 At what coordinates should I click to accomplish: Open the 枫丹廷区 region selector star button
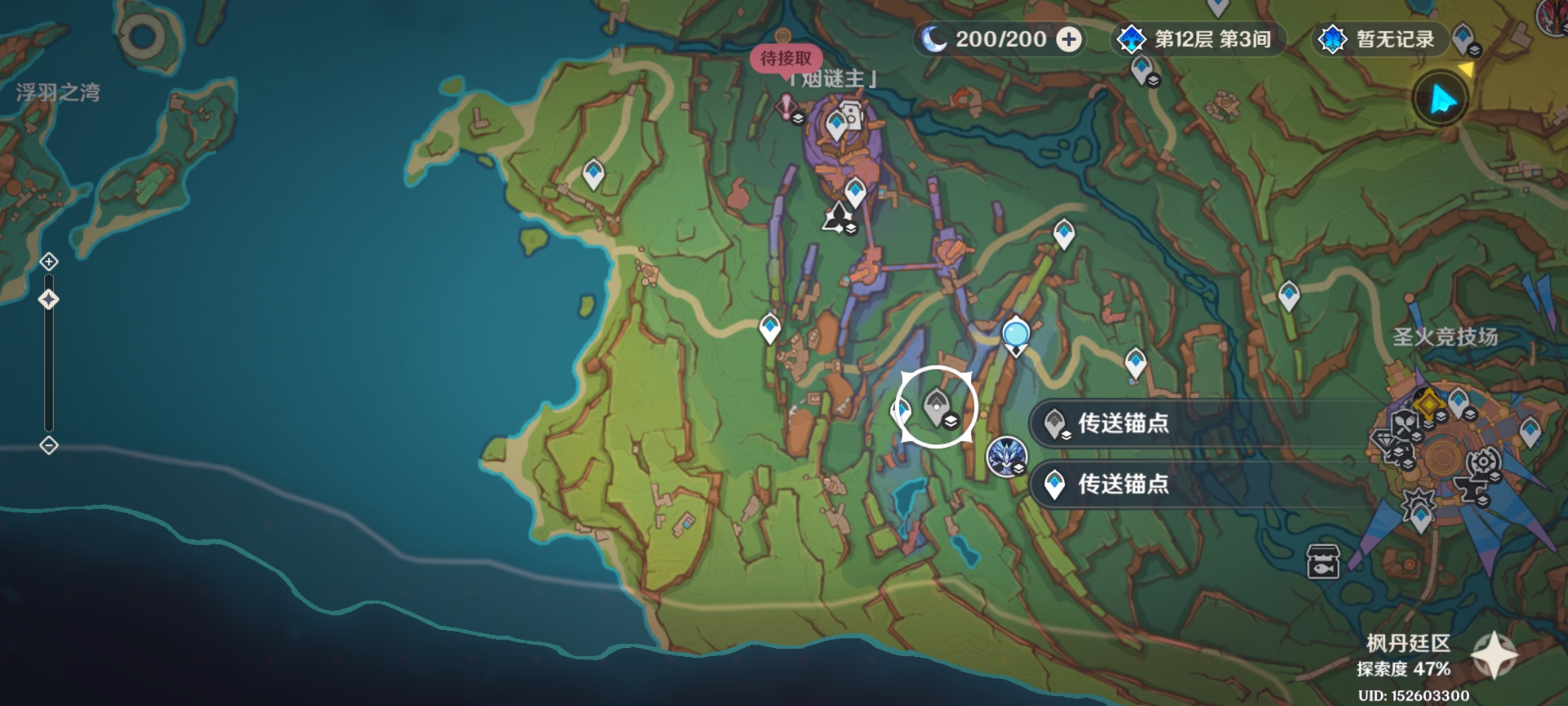(x=1493, y=656)
